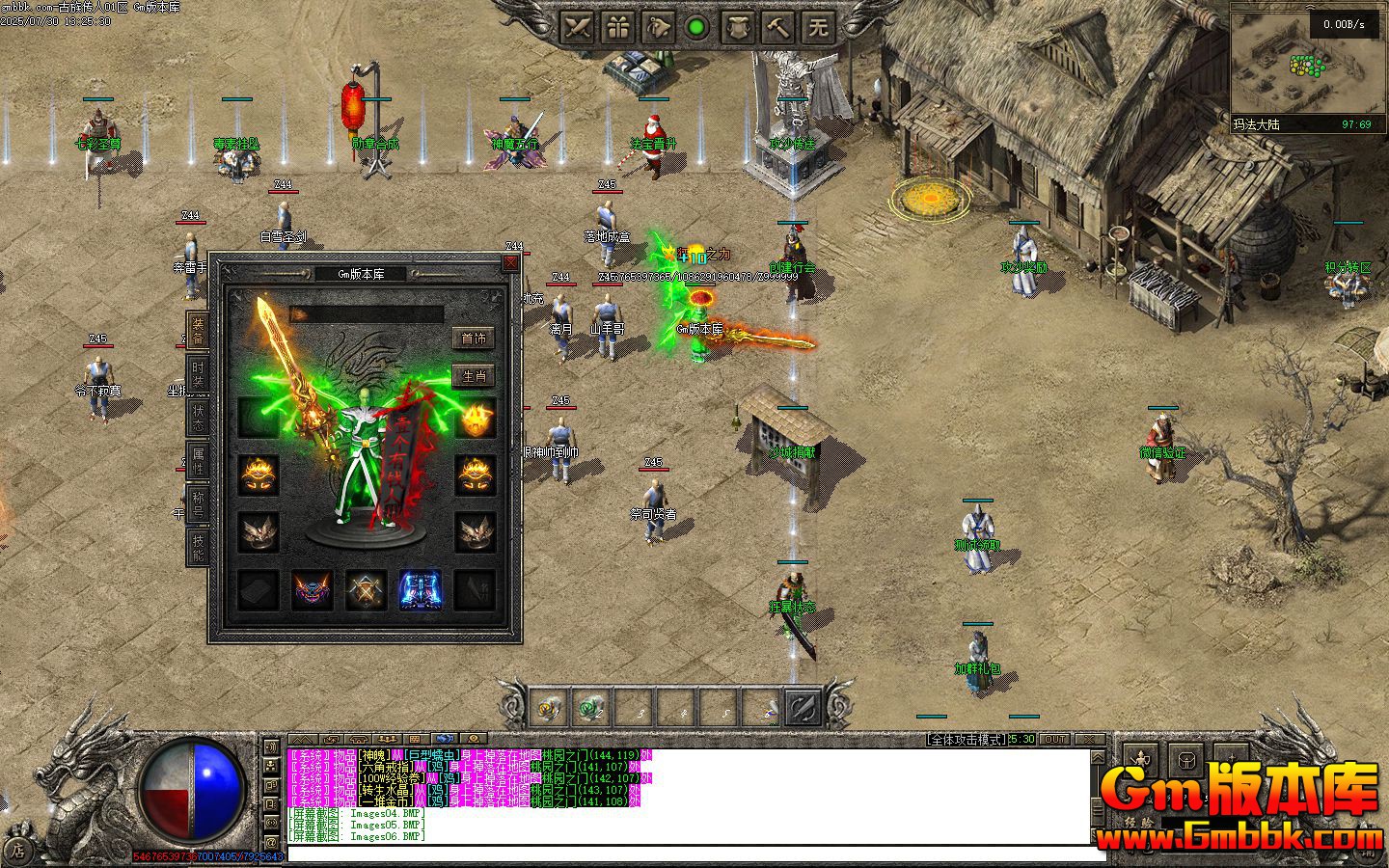Click the 无 button in top toolbar
The width and height of the screenshot is (1389, 868).
pos(818,27)
